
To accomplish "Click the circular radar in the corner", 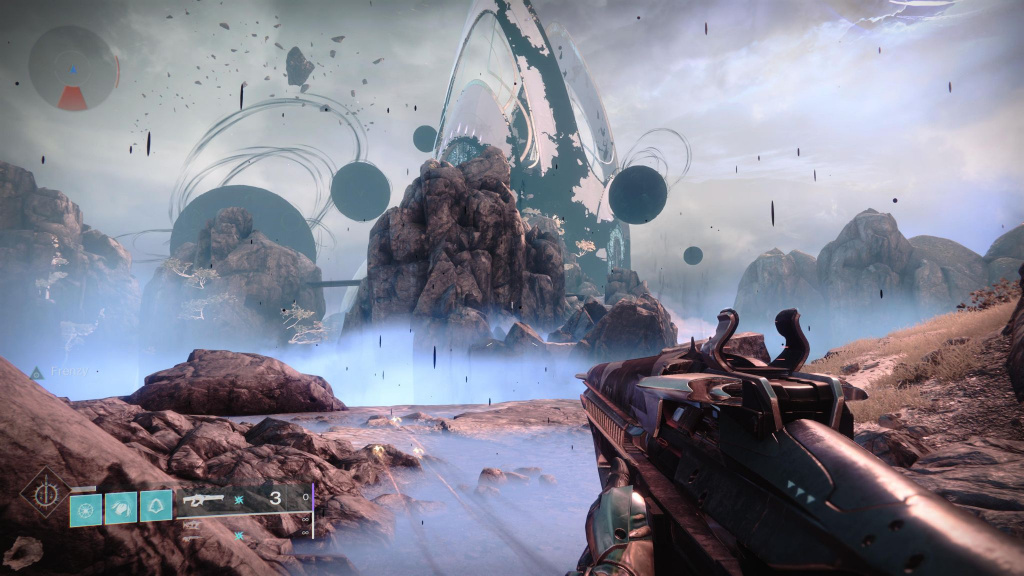I will click(x=73, y=68).
